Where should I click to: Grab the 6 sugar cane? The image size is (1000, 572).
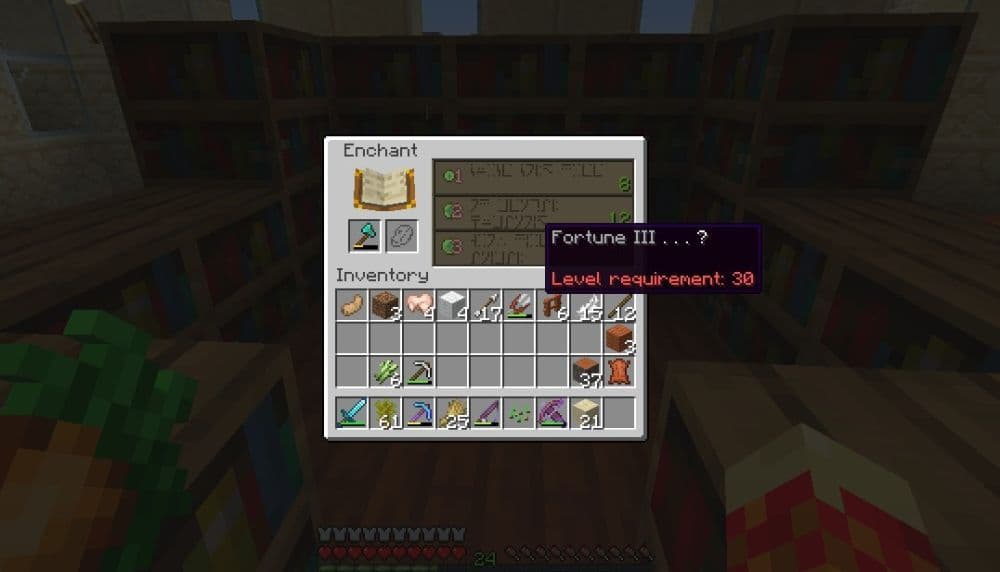(x=385, y=372)
